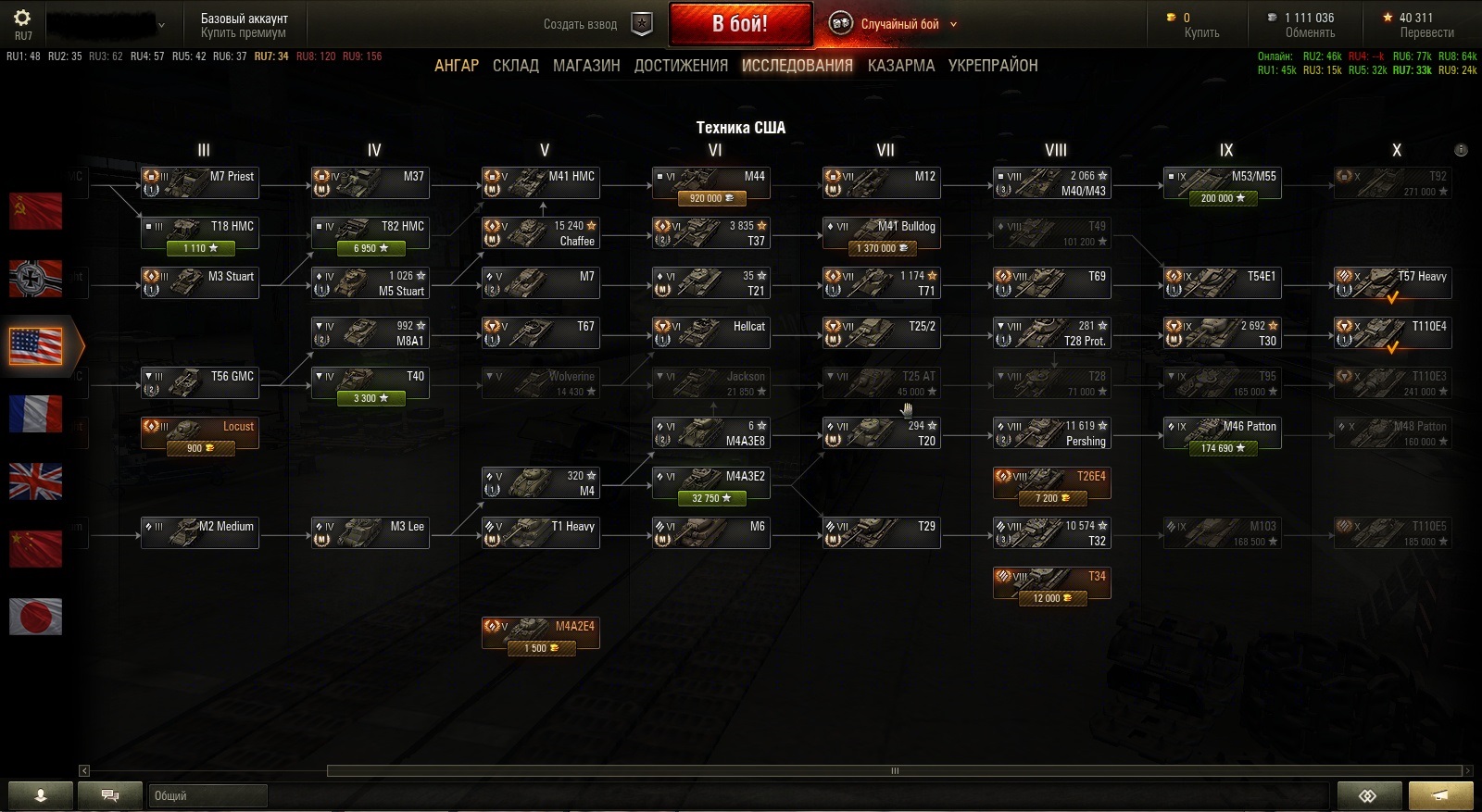Open the КАЗАРМА tab
The width and height of the screenshot is (1482, 812).
tap(900, 66)
